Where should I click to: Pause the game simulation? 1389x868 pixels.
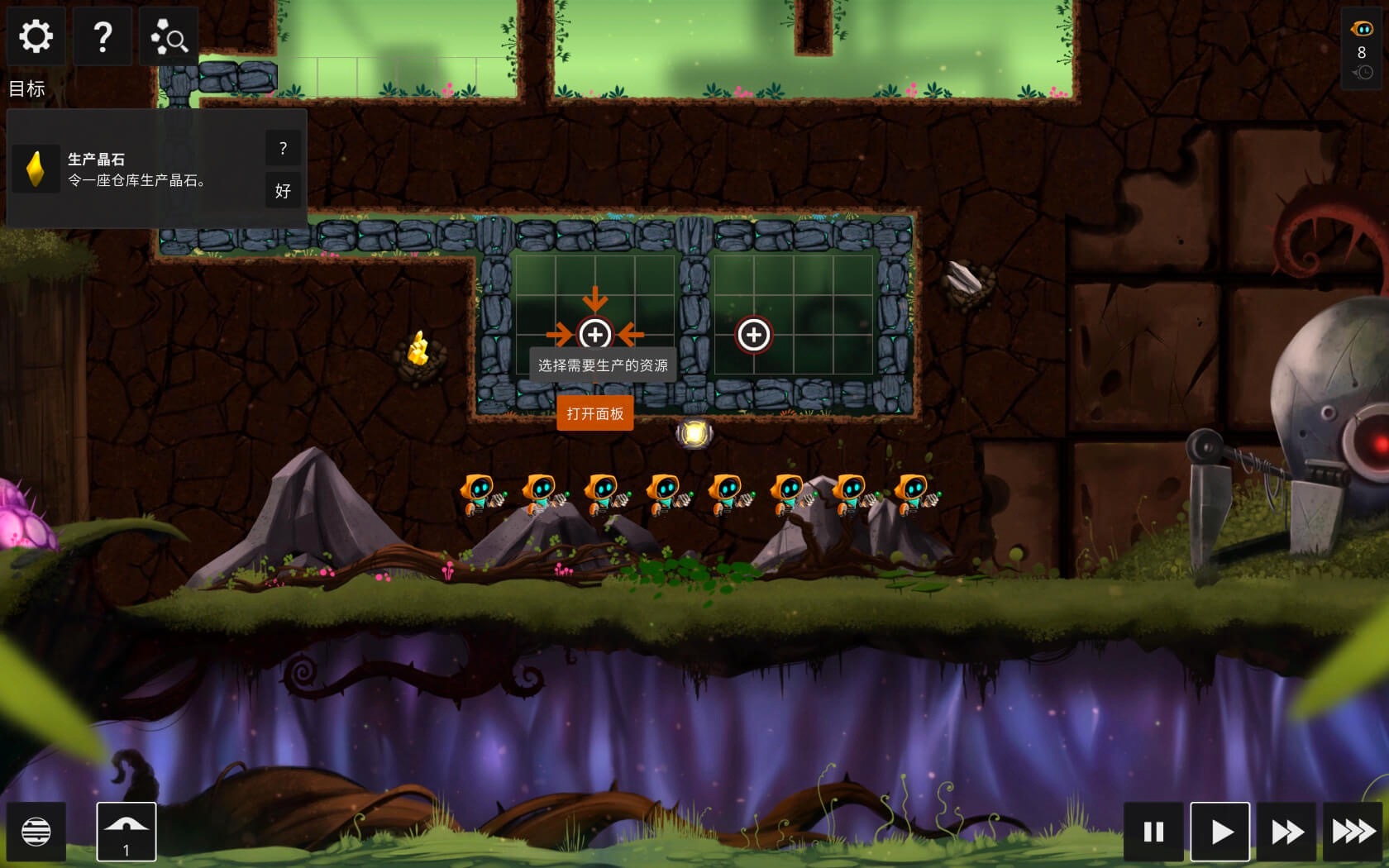coord(1153,832)
